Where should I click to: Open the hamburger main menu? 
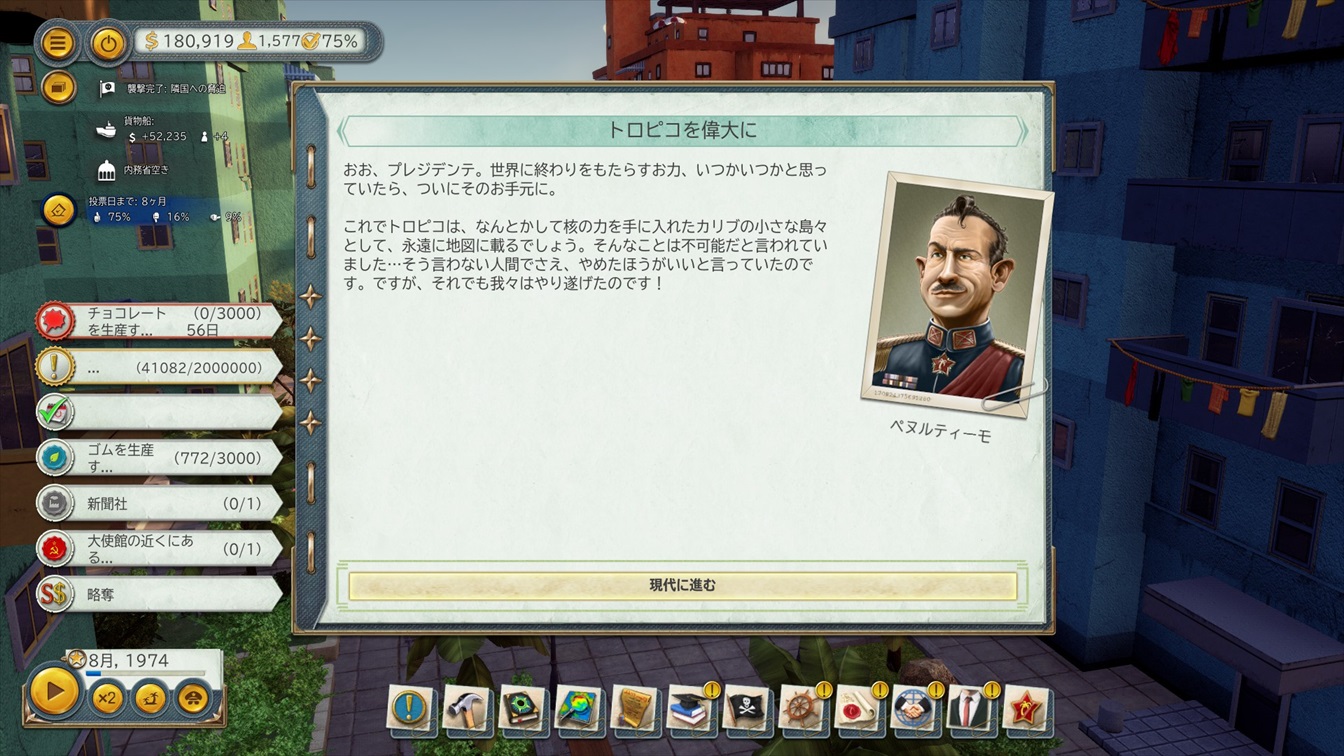point(59,42)
